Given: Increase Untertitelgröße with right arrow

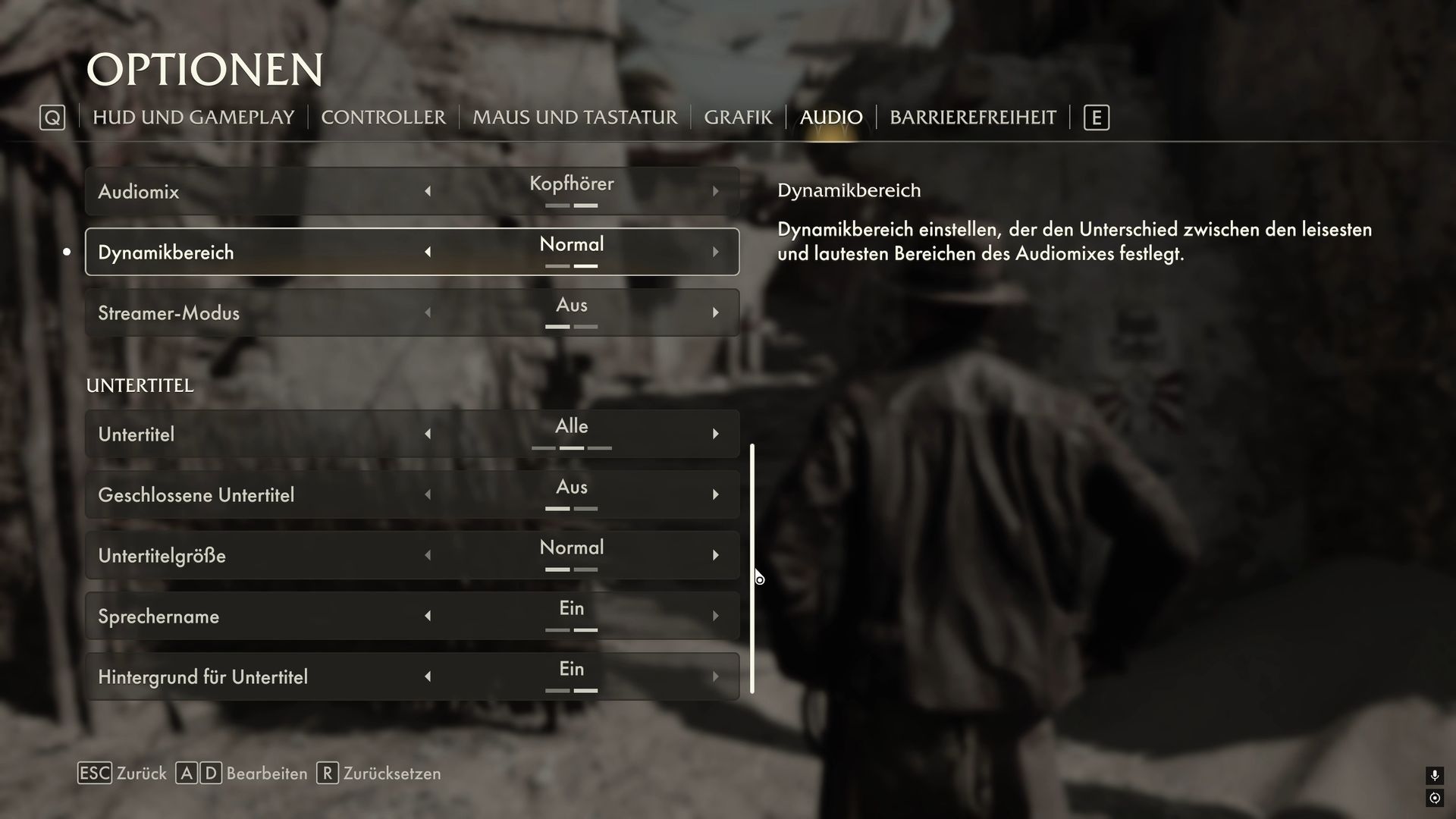Looking at the screenshot, I should [715, 555].
